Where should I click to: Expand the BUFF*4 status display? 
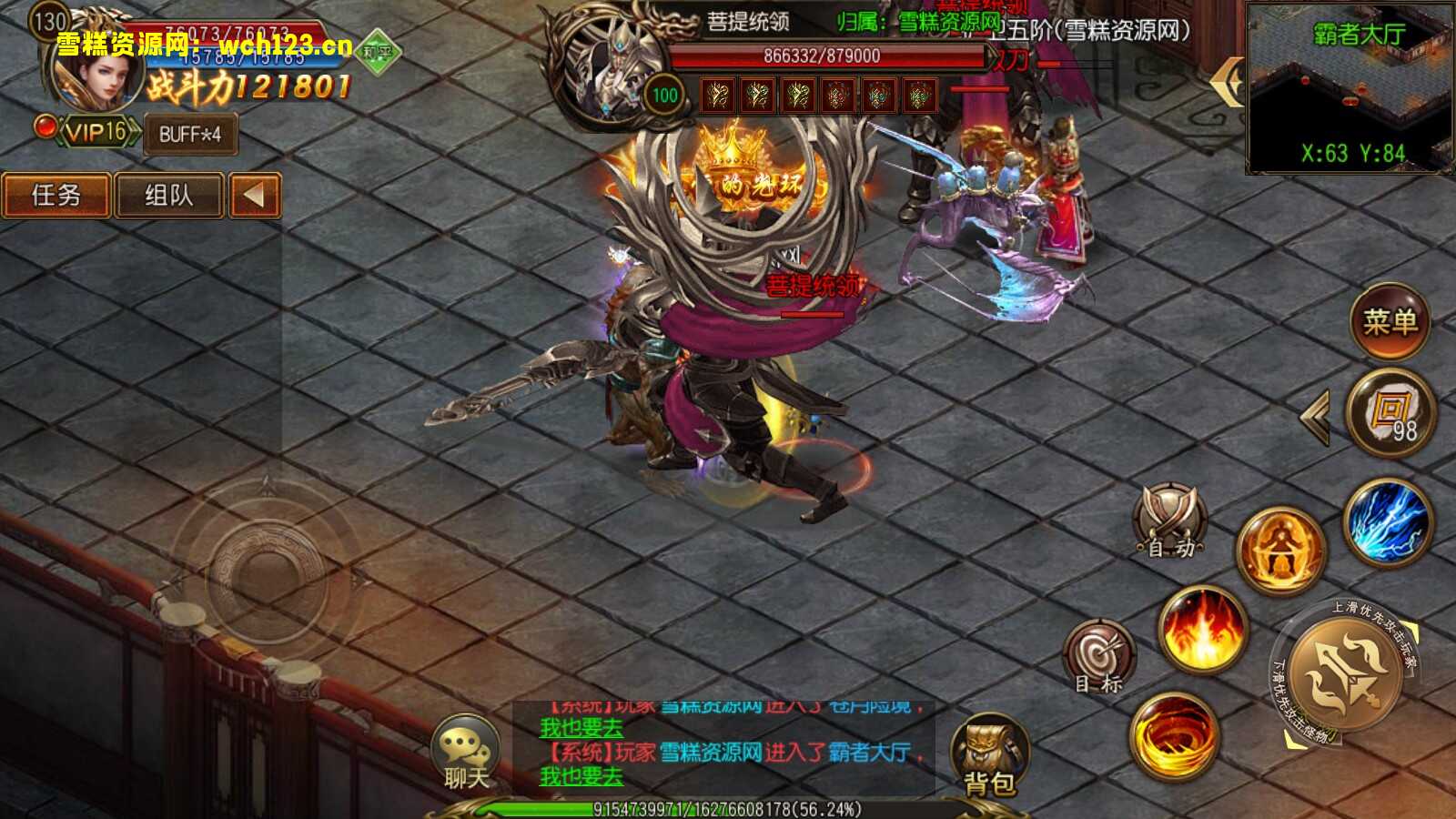coord(188,135)
